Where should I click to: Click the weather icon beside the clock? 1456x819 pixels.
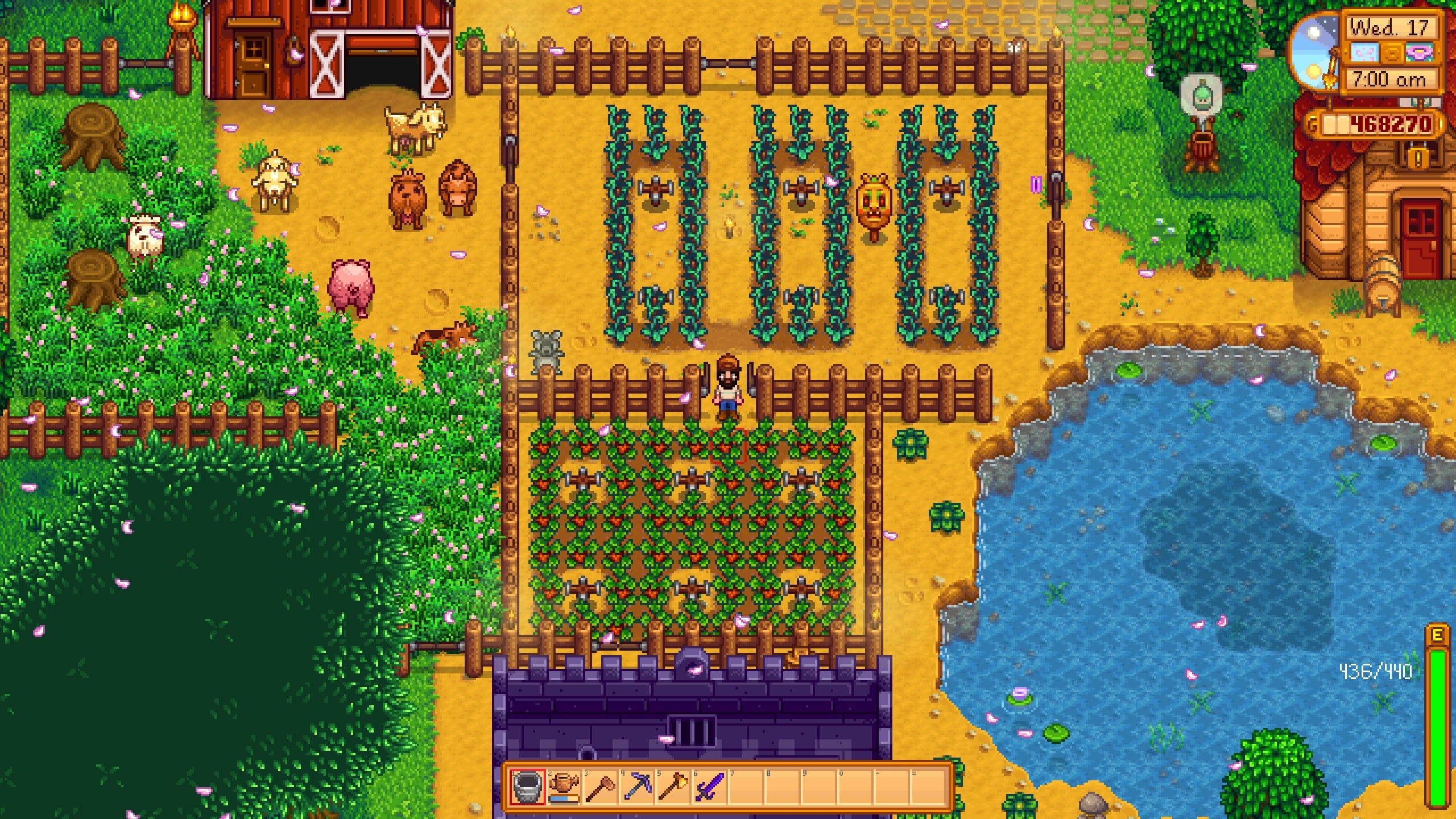(x=1364, y=53)
